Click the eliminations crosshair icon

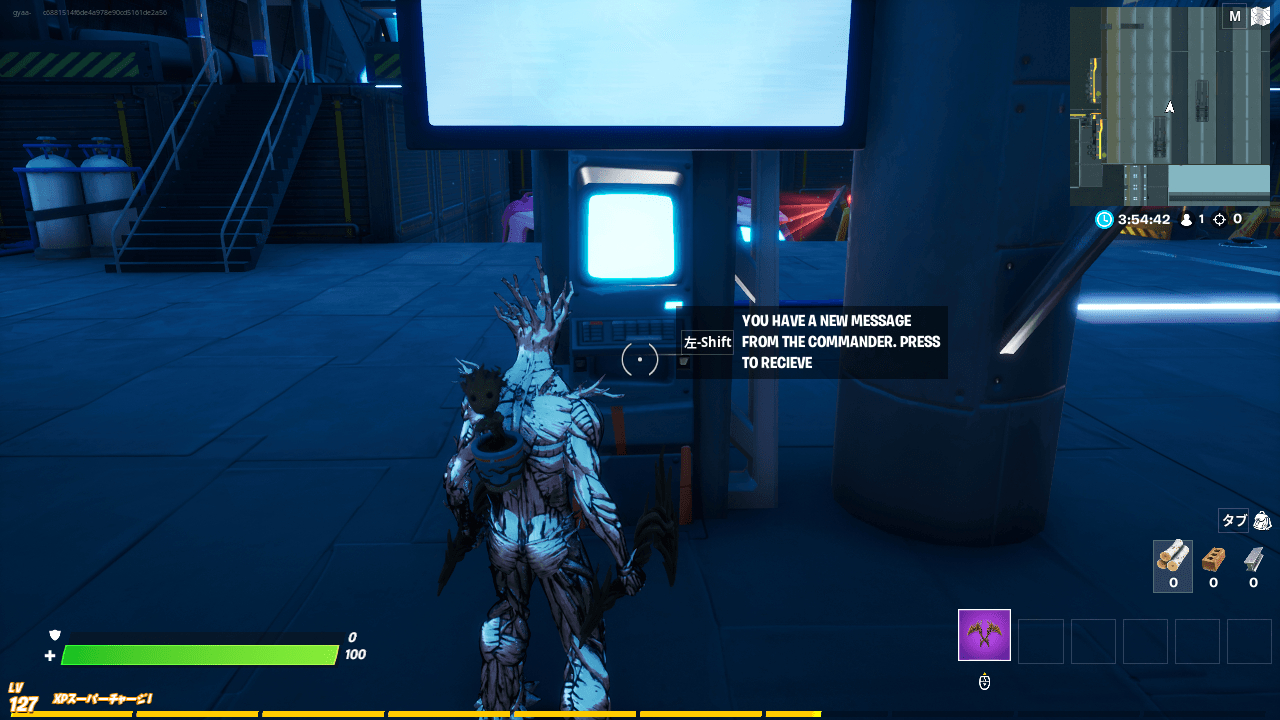tap(1222, 219)
